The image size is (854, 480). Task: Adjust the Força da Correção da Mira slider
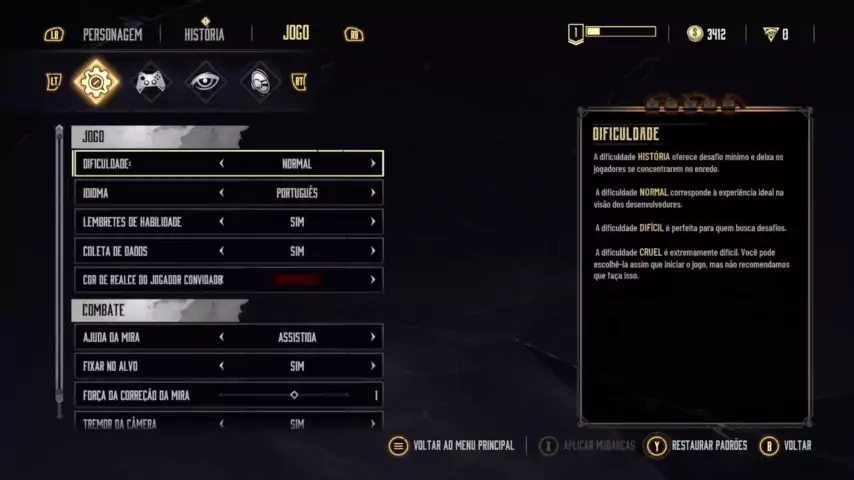tap(294, 395)
